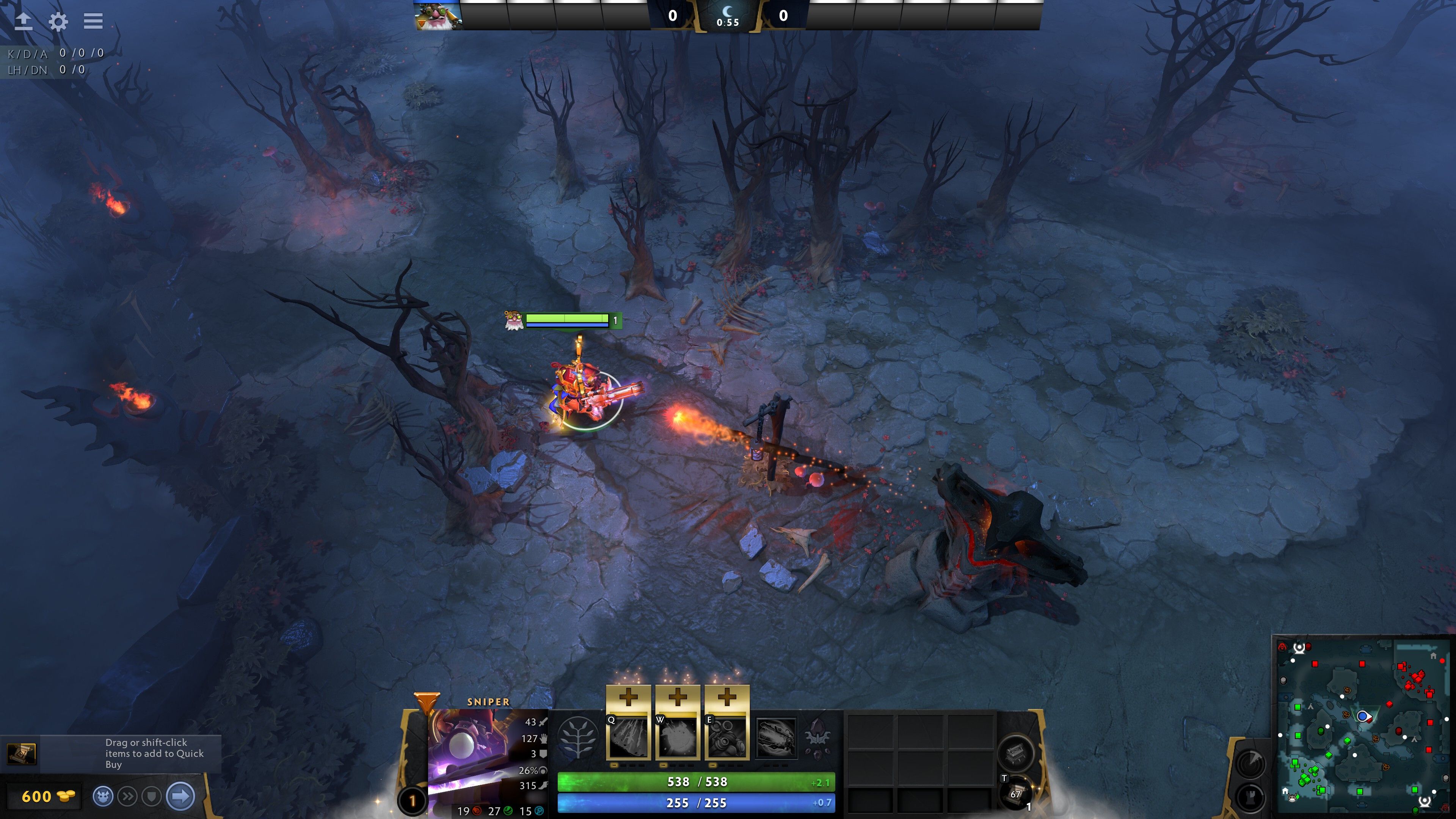
Task: Level up the Q ability with plus button
Action: (x=628, y=698)
